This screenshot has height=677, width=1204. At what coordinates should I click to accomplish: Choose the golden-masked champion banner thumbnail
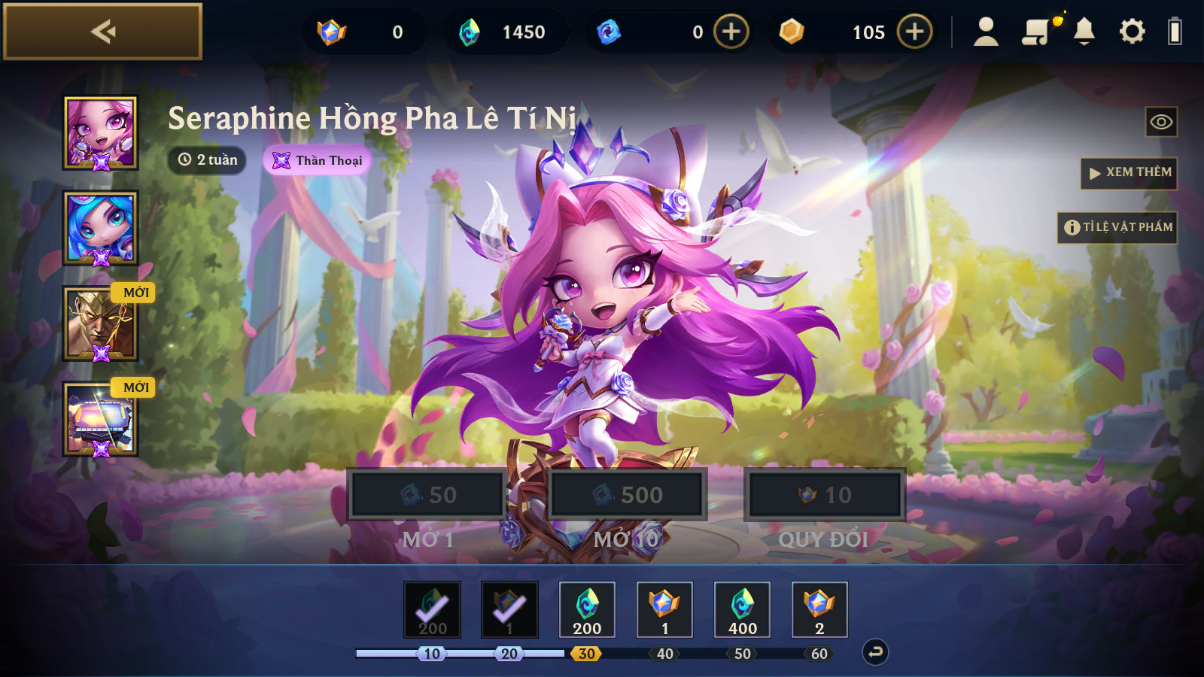pos(101,324)
